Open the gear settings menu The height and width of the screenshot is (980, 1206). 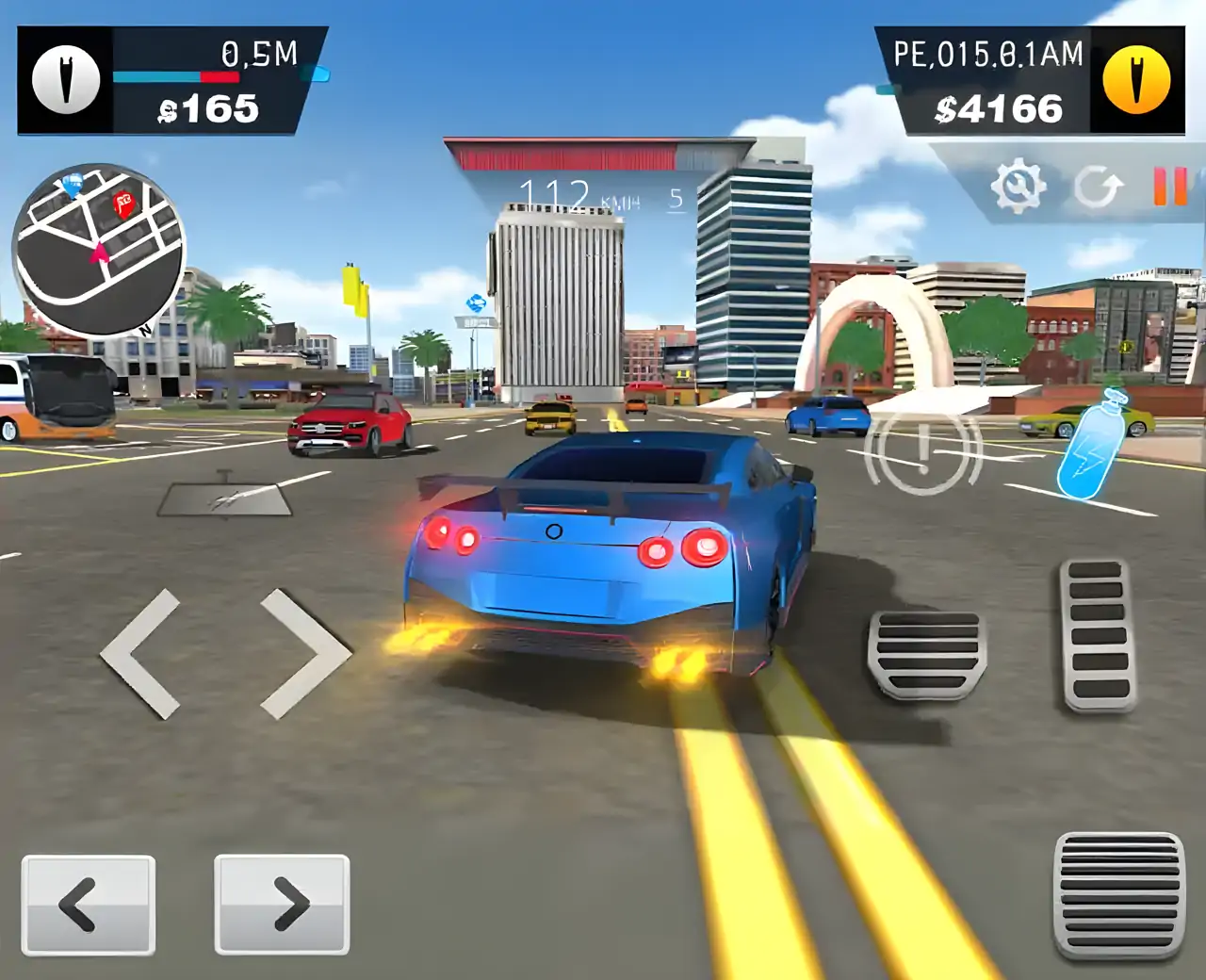pos(1018,186)
